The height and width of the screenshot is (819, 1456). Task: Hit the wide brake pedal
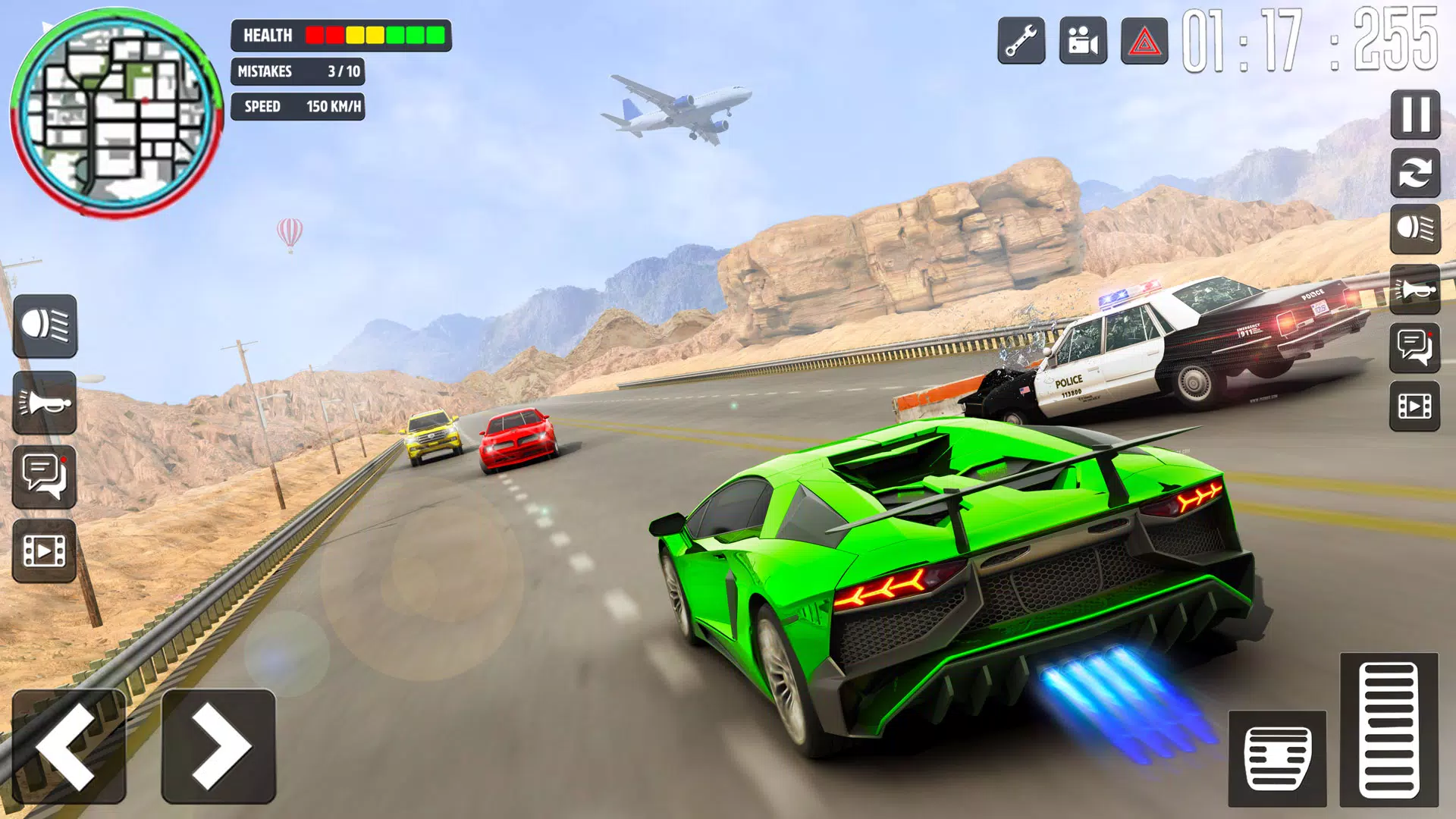[1277, 758]
